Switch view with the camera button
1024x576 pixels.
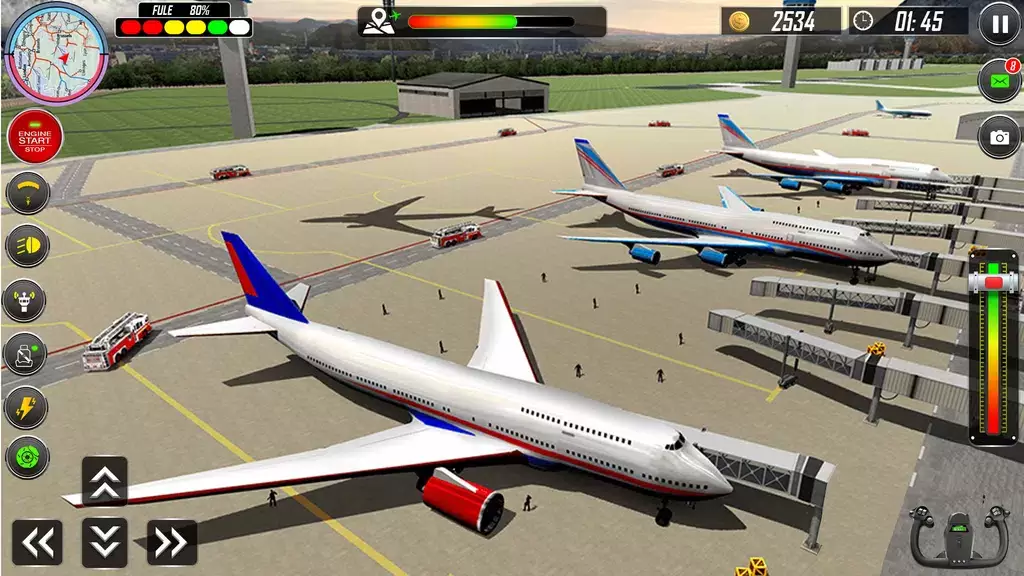(998, 137)
